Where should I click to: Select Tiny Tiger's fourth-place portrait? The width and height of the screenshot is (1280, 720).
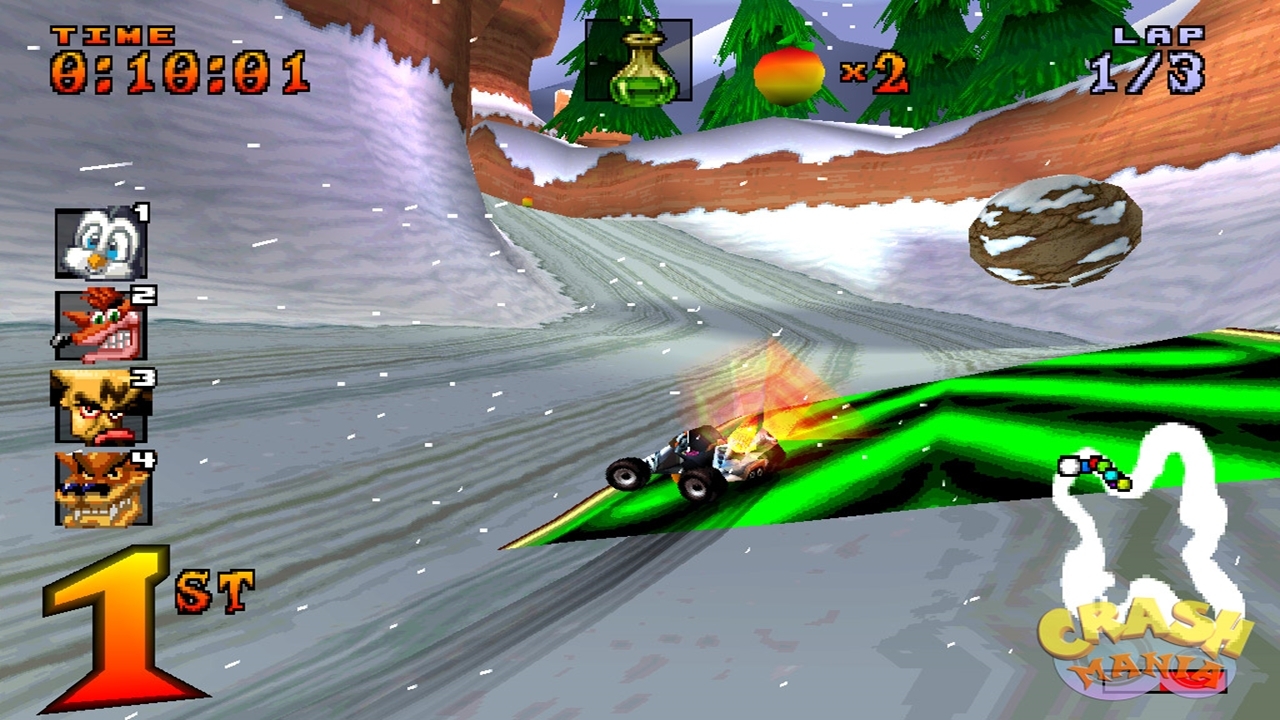102,488
